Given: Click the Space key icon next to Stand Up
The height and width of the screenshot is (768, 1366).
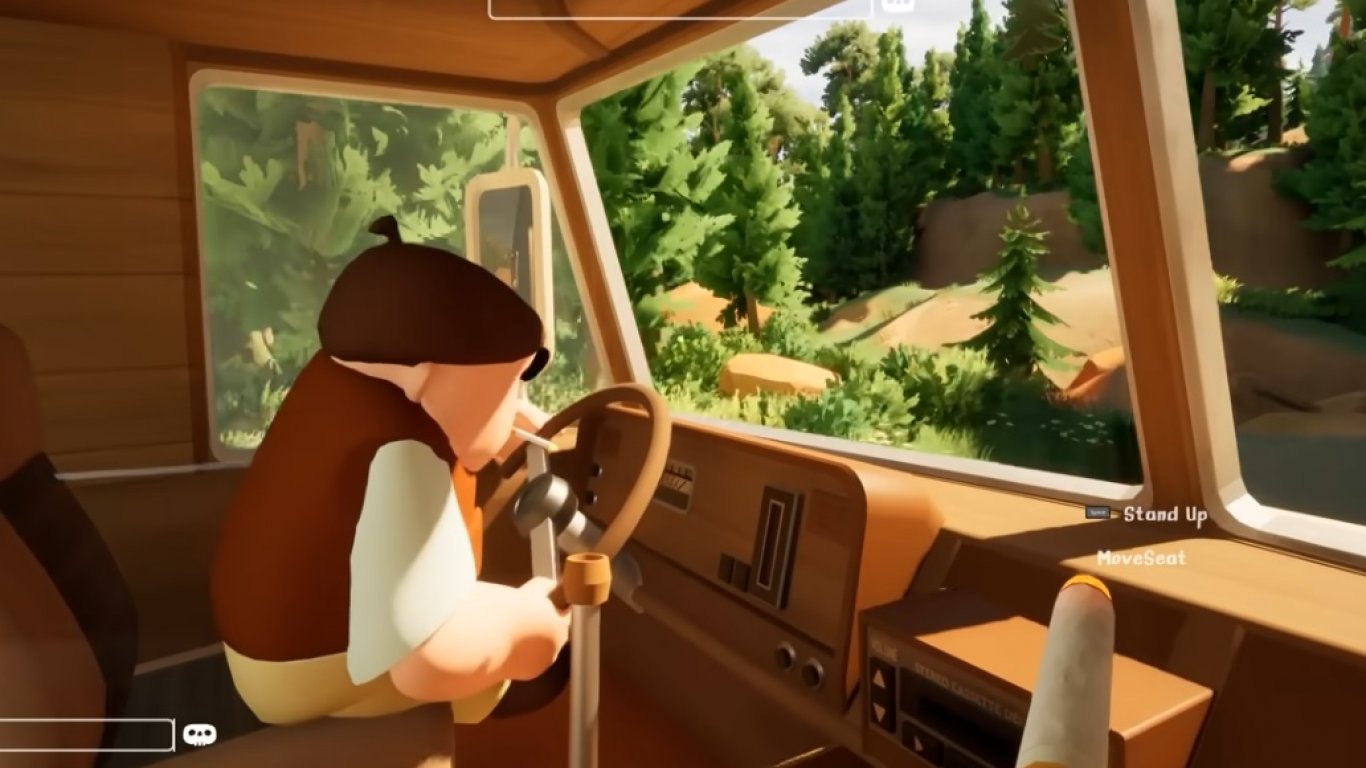Looking at the screenshot, I should pos(1097,512).
